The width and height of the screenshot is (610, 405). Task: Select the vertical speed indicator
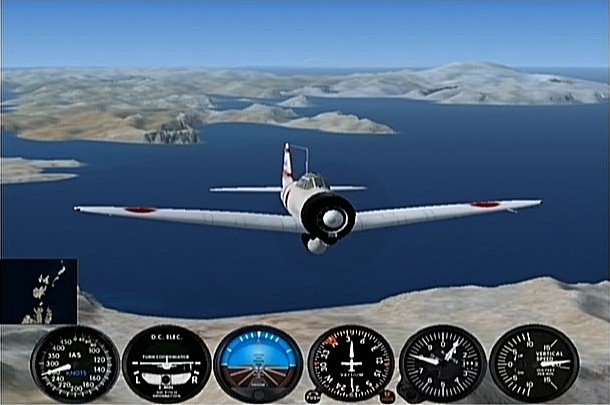(534, 362)
